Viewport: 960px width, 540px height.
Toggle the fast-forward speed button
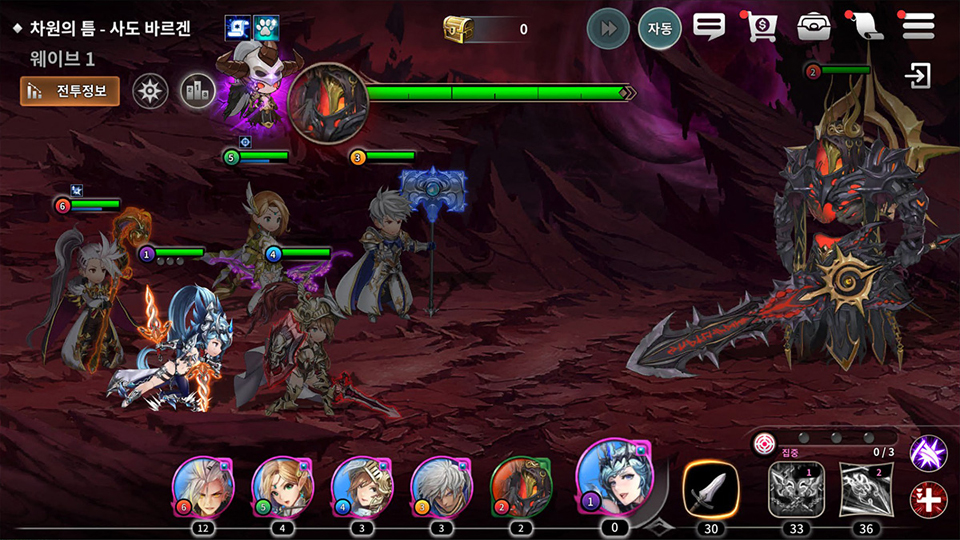[606, 28]
